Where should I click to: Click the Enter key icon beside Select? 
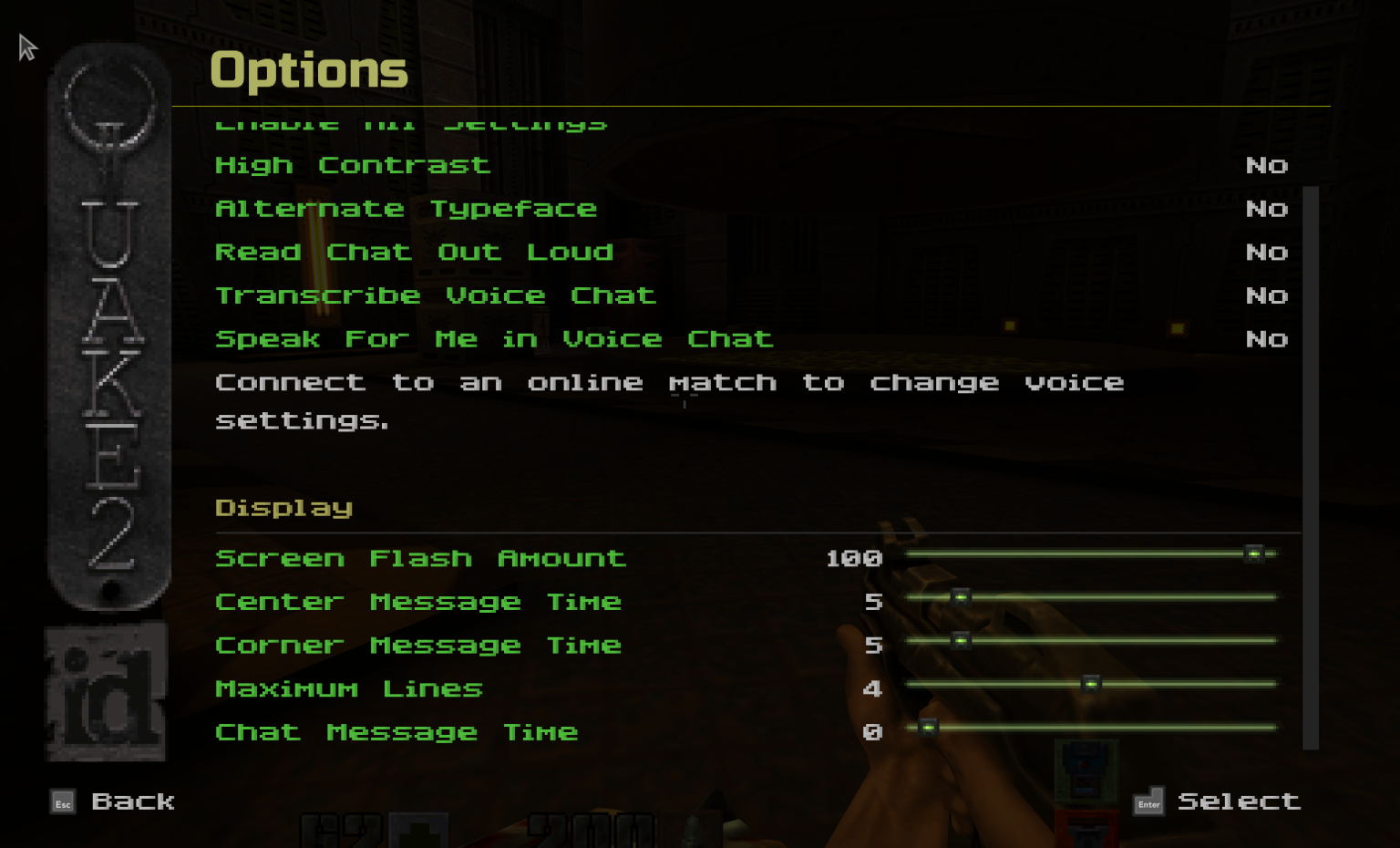coord(1148,802)
